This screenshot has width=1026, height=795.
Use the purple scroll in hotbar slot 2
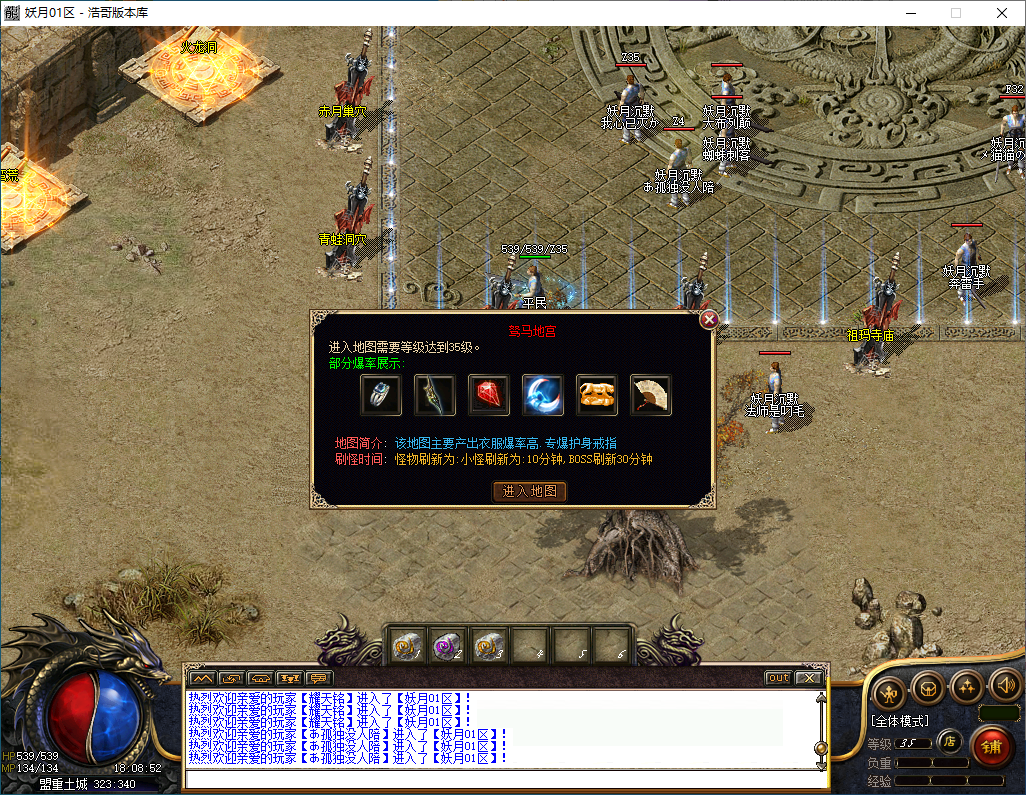click(447, 646)
